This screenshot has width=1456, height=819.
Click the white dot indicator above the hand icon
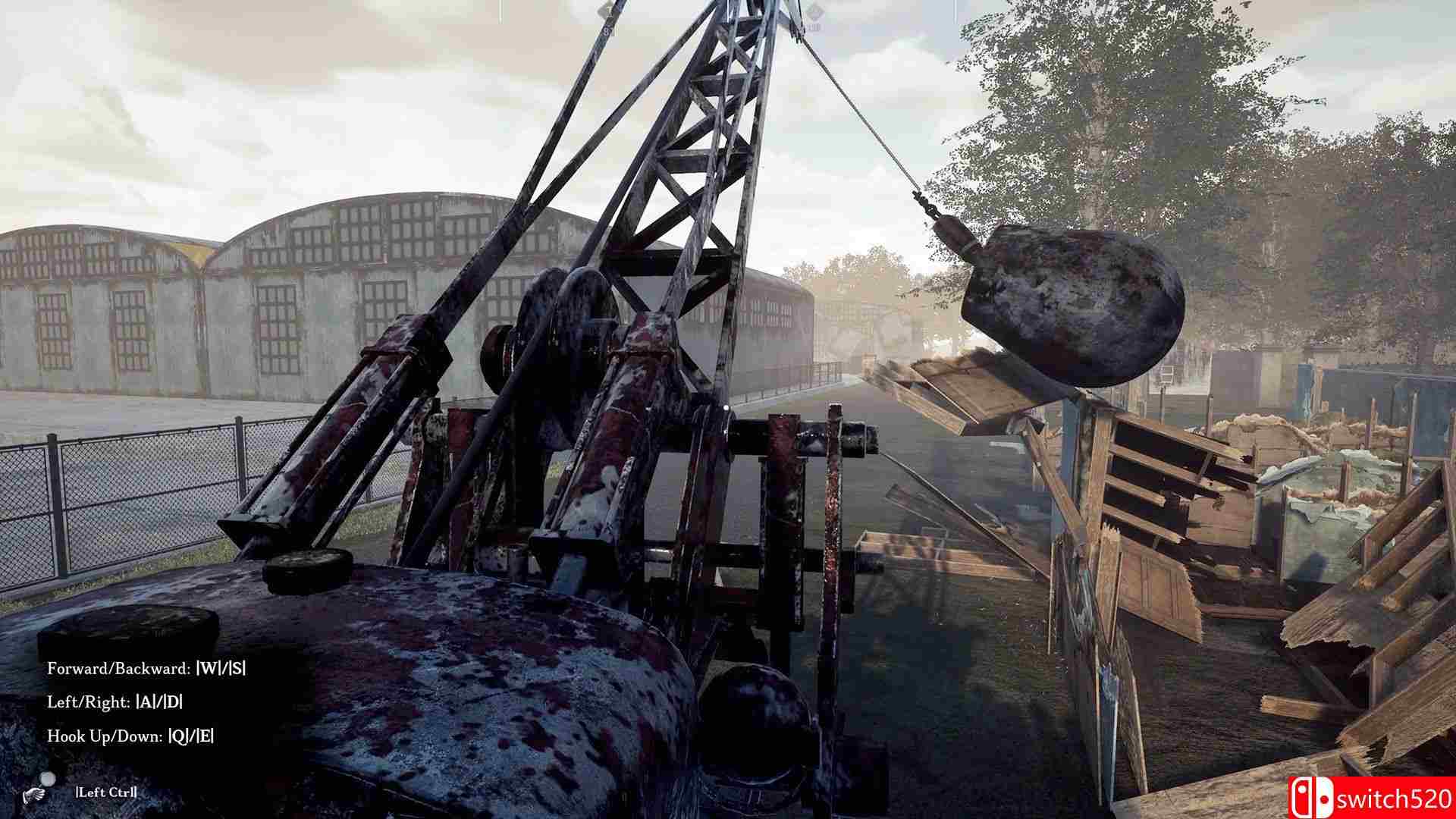click(48, 778)
